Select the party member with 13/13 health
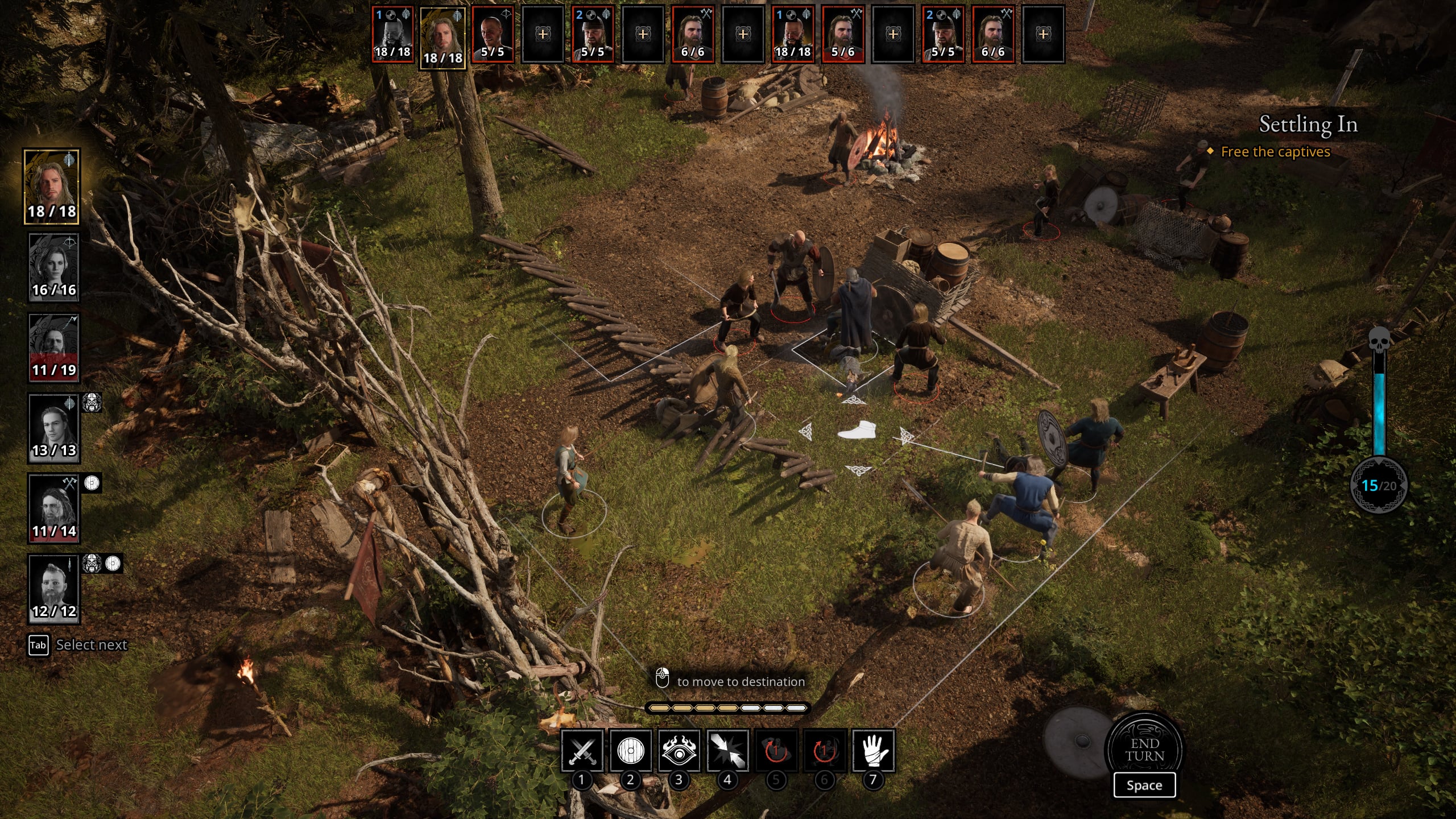 click(54, 428)
